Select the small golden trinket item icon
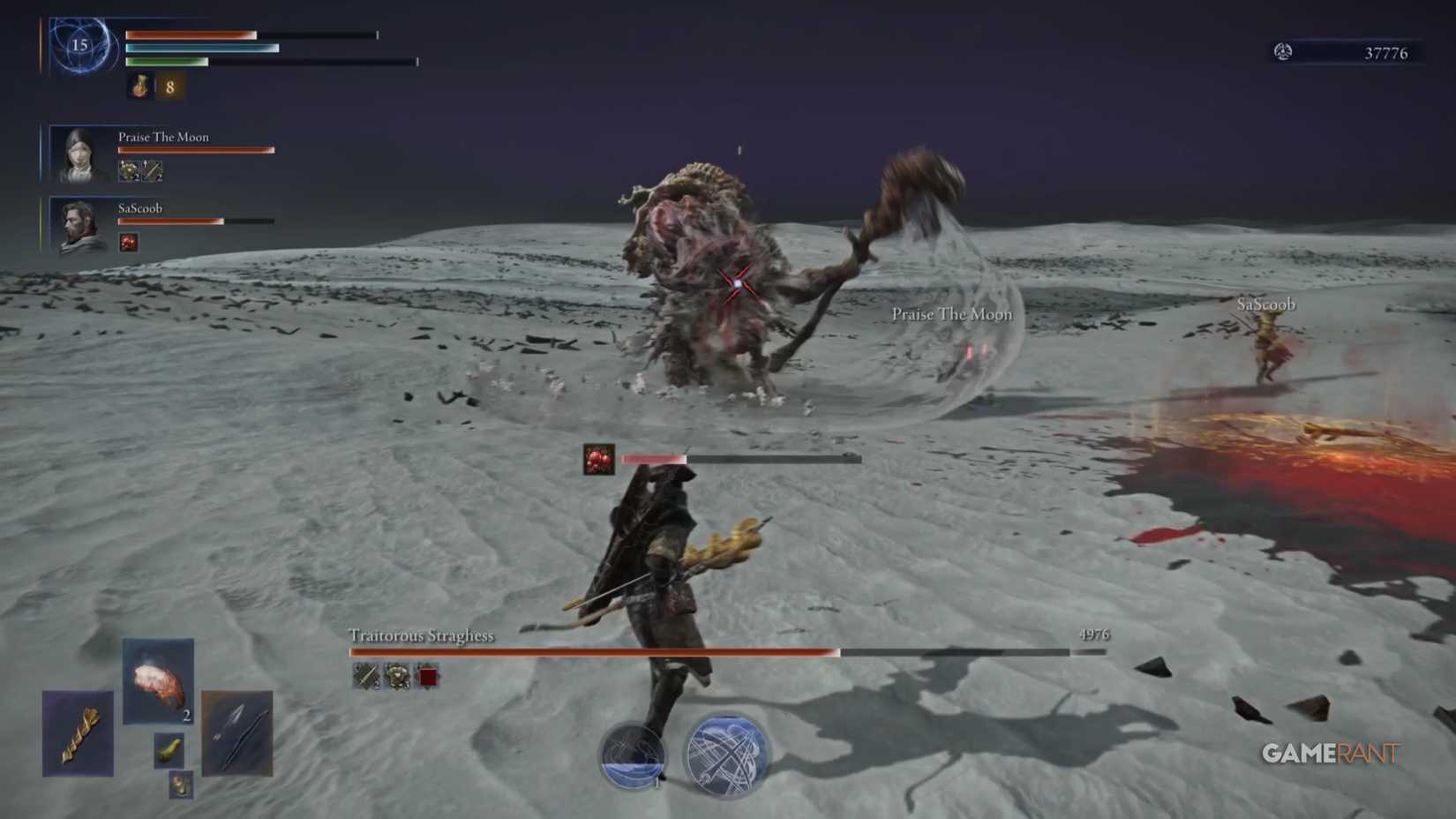 click(168, 750)
